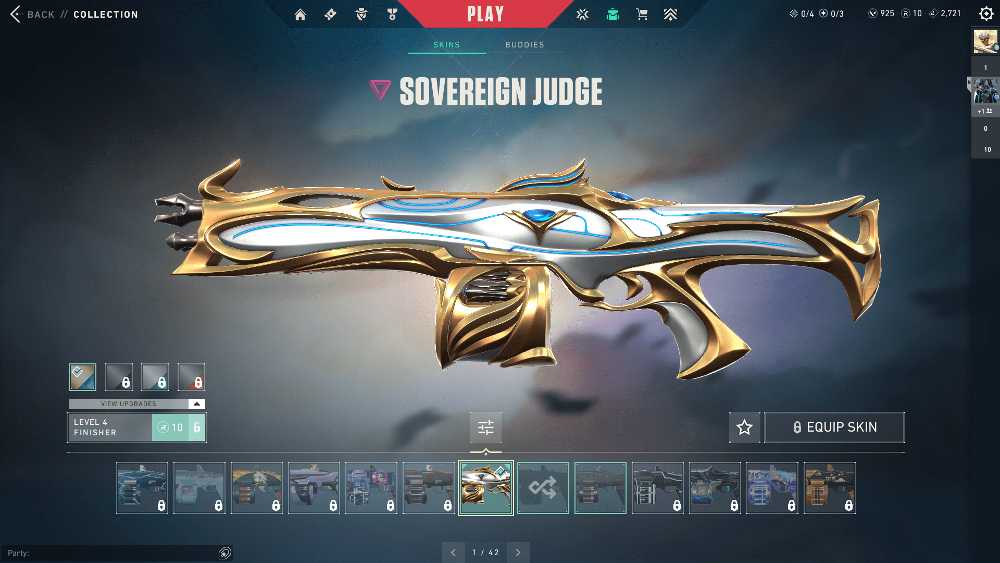Select the Skins tab
This screenshot has width=1000, height=563.
(x=447, y=45)
